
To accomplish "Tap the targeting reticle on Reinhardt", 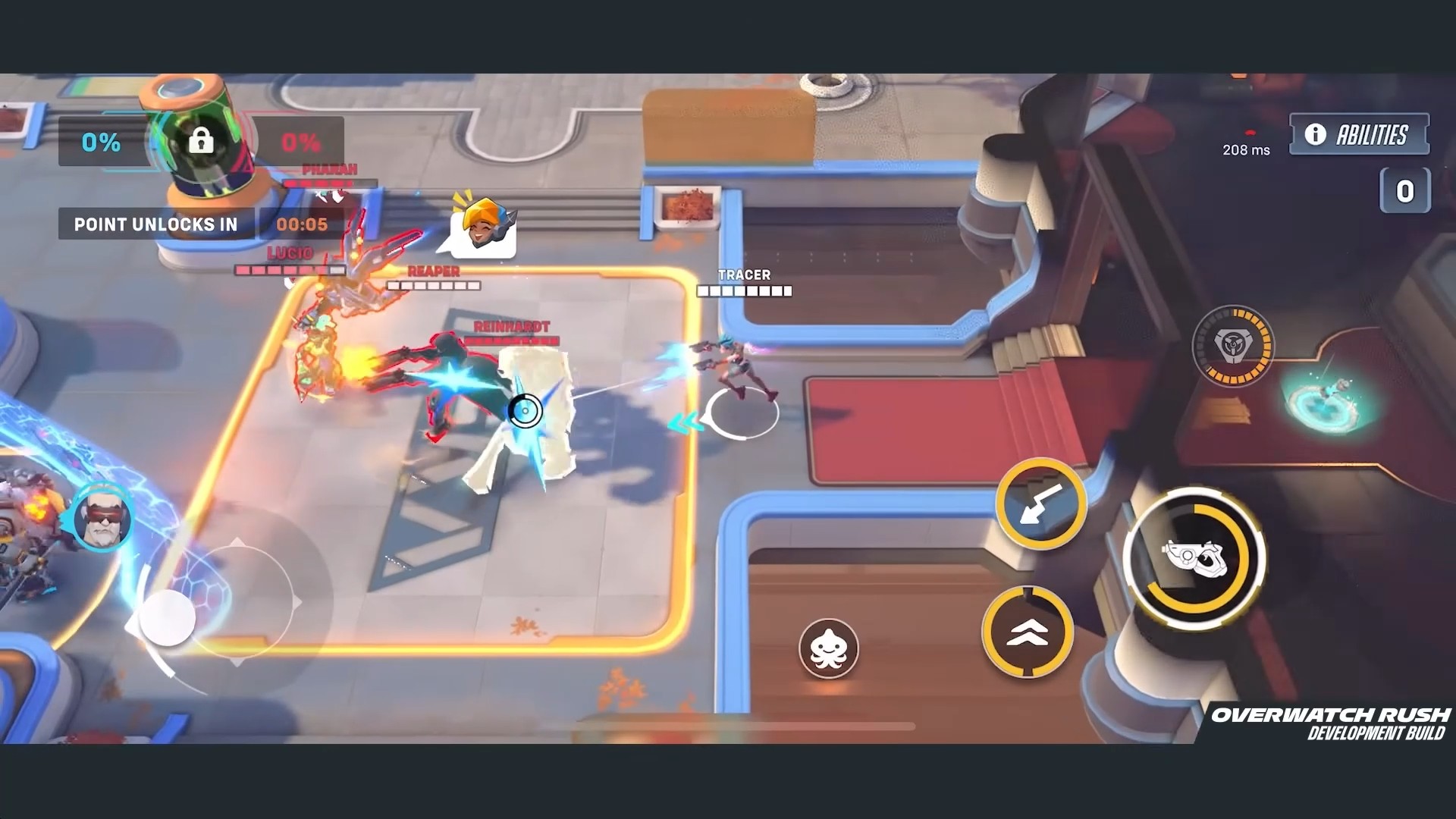I will click(x=525, y=410).
